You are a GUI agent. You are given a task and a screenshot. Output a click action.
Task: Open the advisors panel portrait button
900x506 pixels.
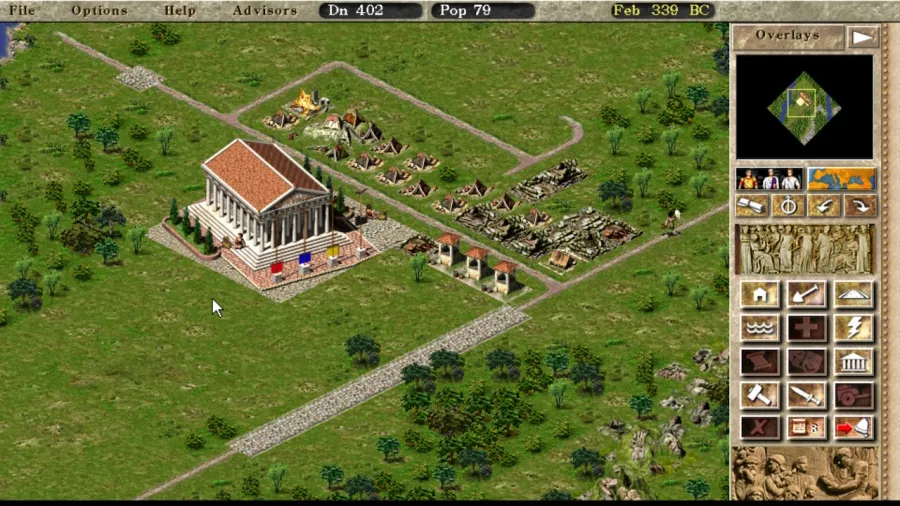770,179
